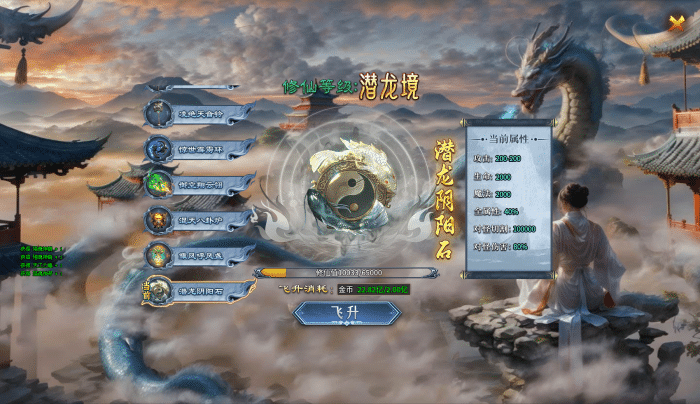Viewport: 700px width, 404px height.
Task: Close the cultivation screen with the X
Action: click(x=676, y=24)
